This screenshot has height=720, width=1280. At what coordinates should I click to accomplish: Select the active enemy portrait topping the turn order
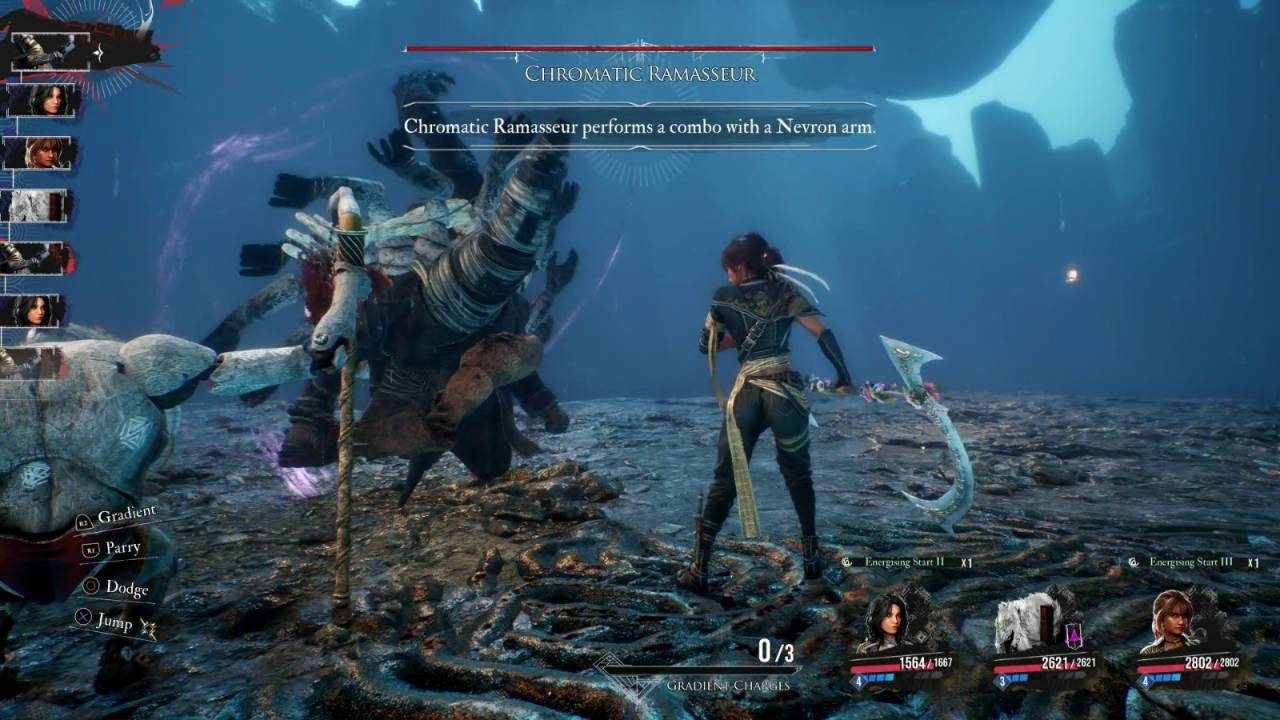[x=48, y=52]
